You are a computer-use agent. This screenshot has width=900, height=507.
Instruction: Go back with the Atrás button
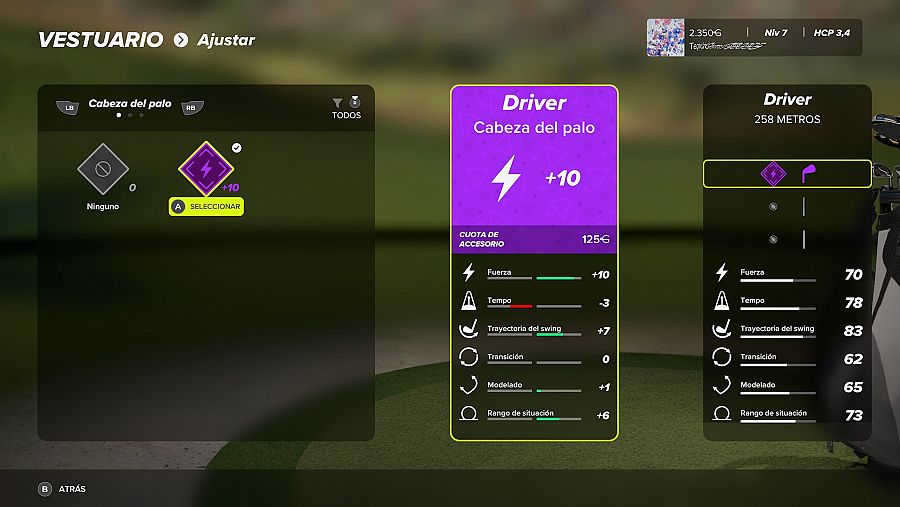coord(62,489)
